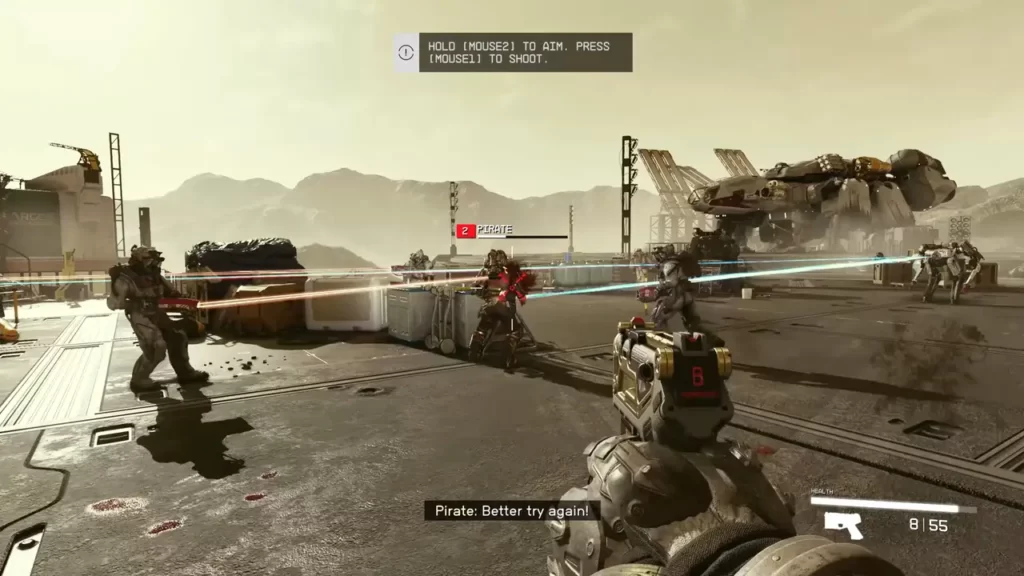This screenshot has width=1024, height=576.
Task: Click the info icon in the tutorial hint
Action: coord(406,53)
